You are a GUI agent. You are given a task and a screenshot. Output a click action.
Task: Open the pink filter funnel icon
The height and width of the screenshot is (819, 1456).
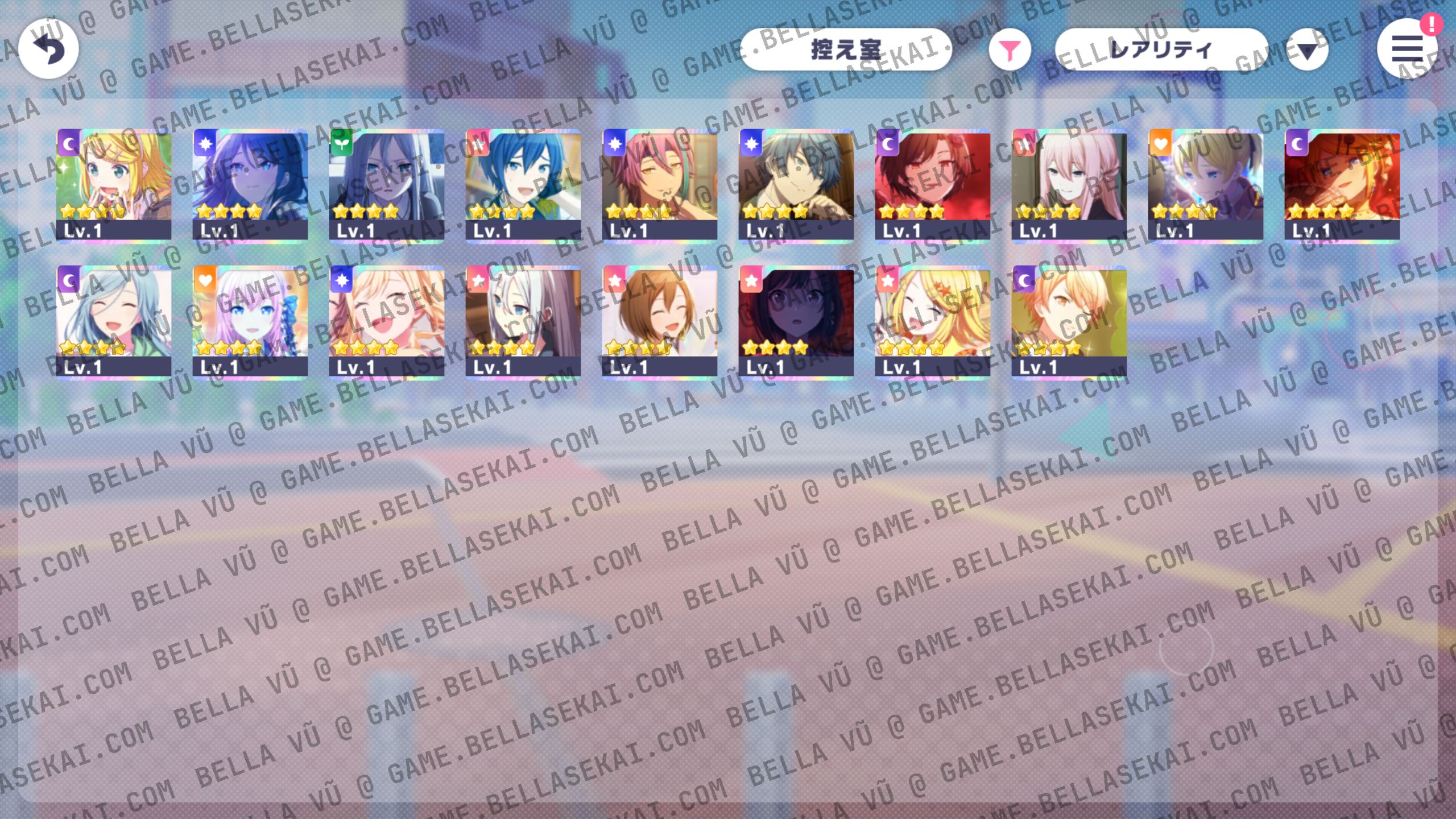coord(1010,50)
